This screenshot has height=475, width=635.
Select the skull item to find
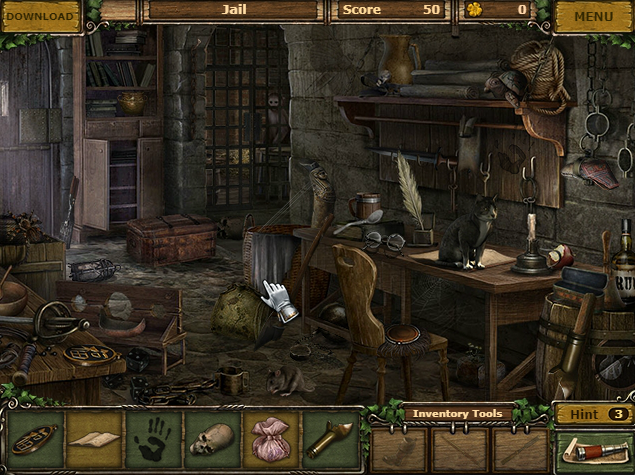click(x=211, y=441)
